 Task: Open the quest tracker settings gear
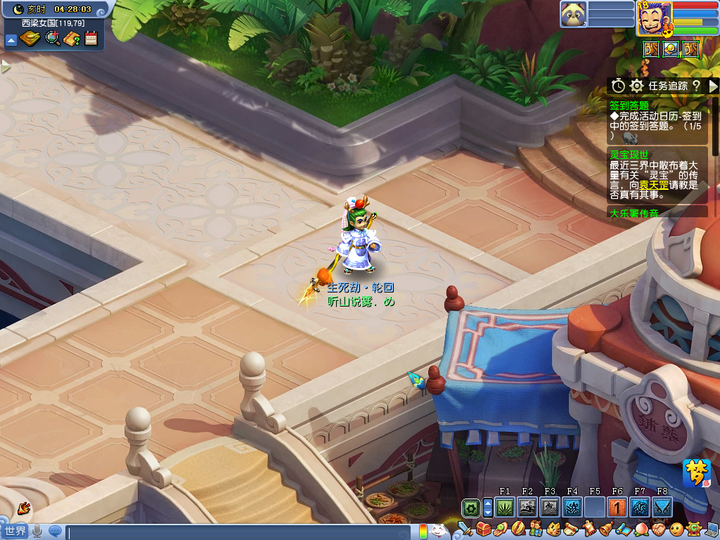(x=638, y=86)
